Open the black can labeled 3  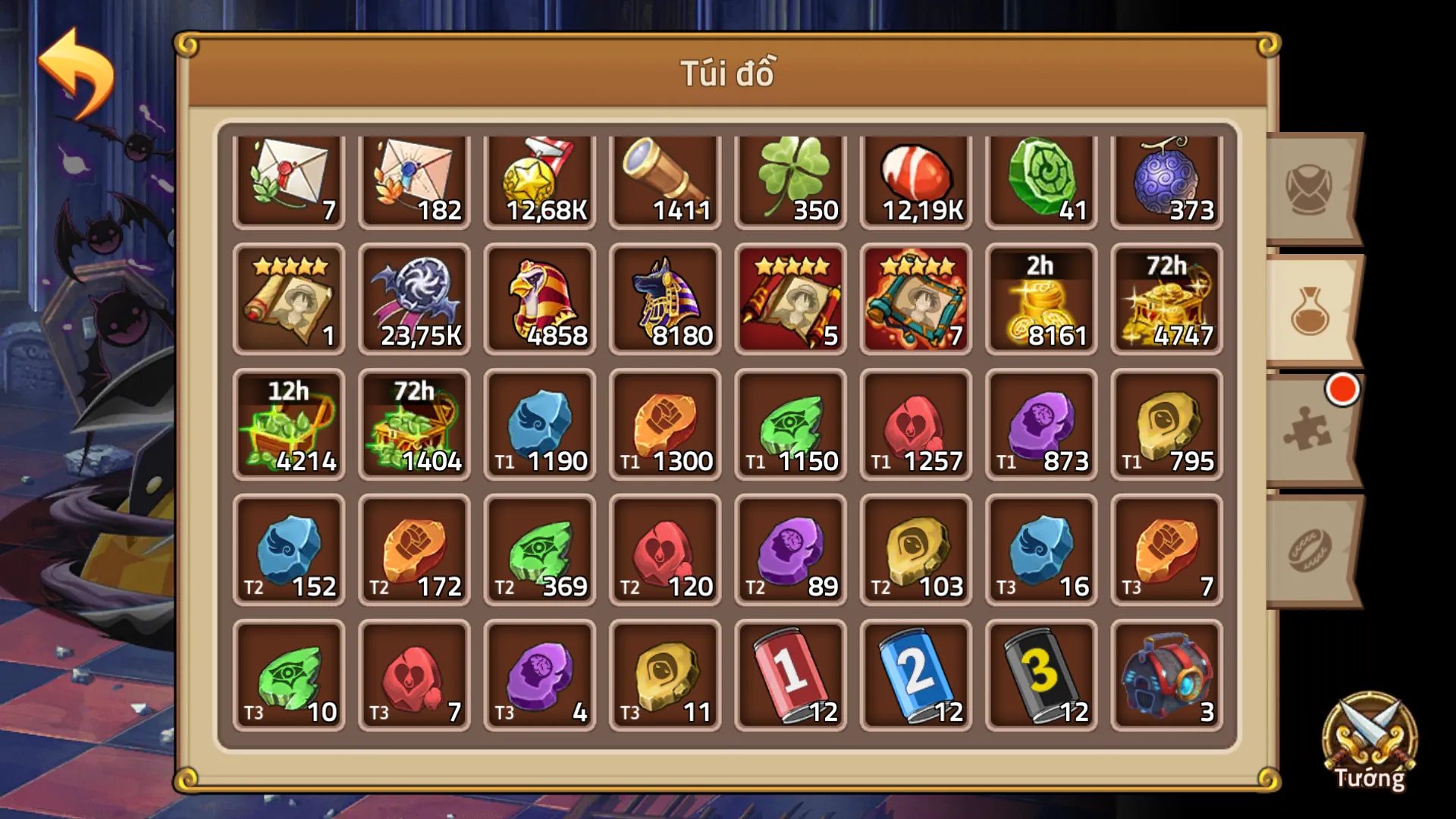[1040, 675]
